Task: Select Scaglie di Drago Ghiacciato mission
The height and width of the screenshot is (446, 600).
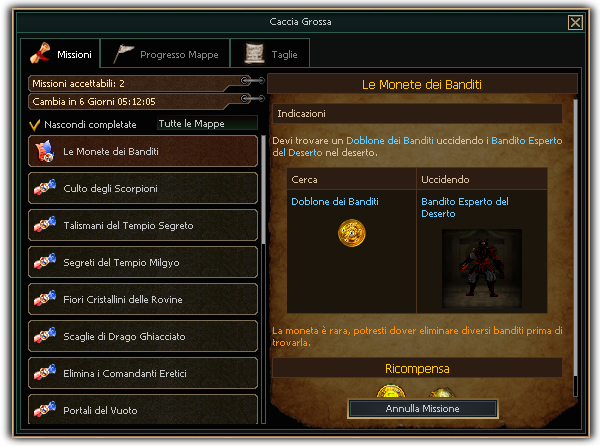Action: (x=143, y=336)
